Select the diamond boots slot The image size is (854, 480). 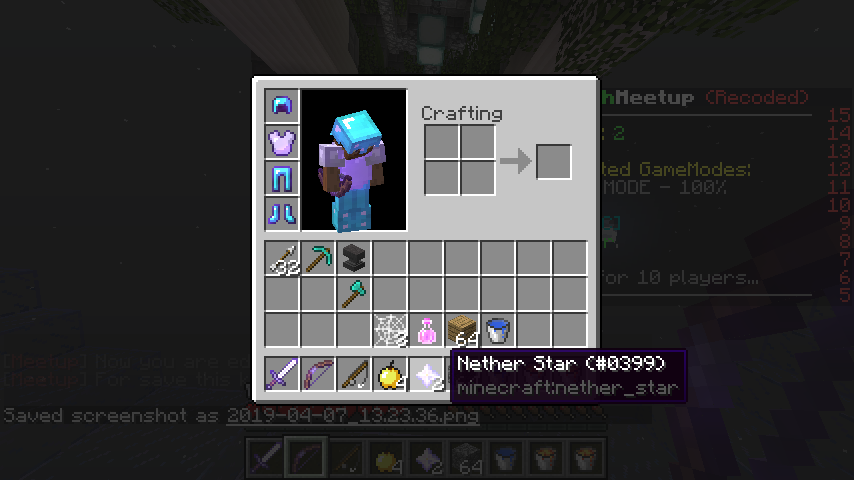pos(282,214)
